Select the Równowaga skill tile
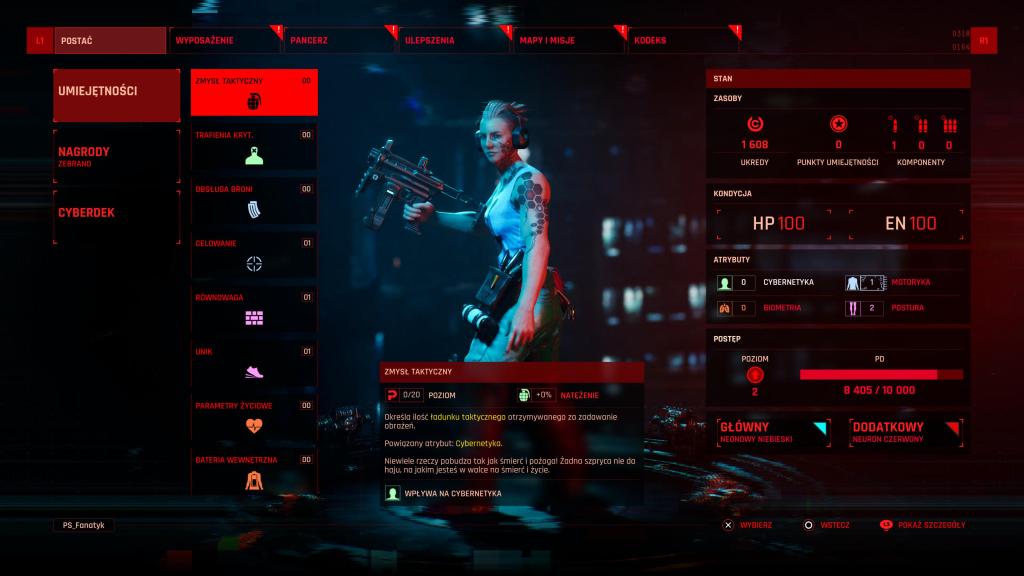This screenshot has width=1024, height=576. tap(254, 308)
